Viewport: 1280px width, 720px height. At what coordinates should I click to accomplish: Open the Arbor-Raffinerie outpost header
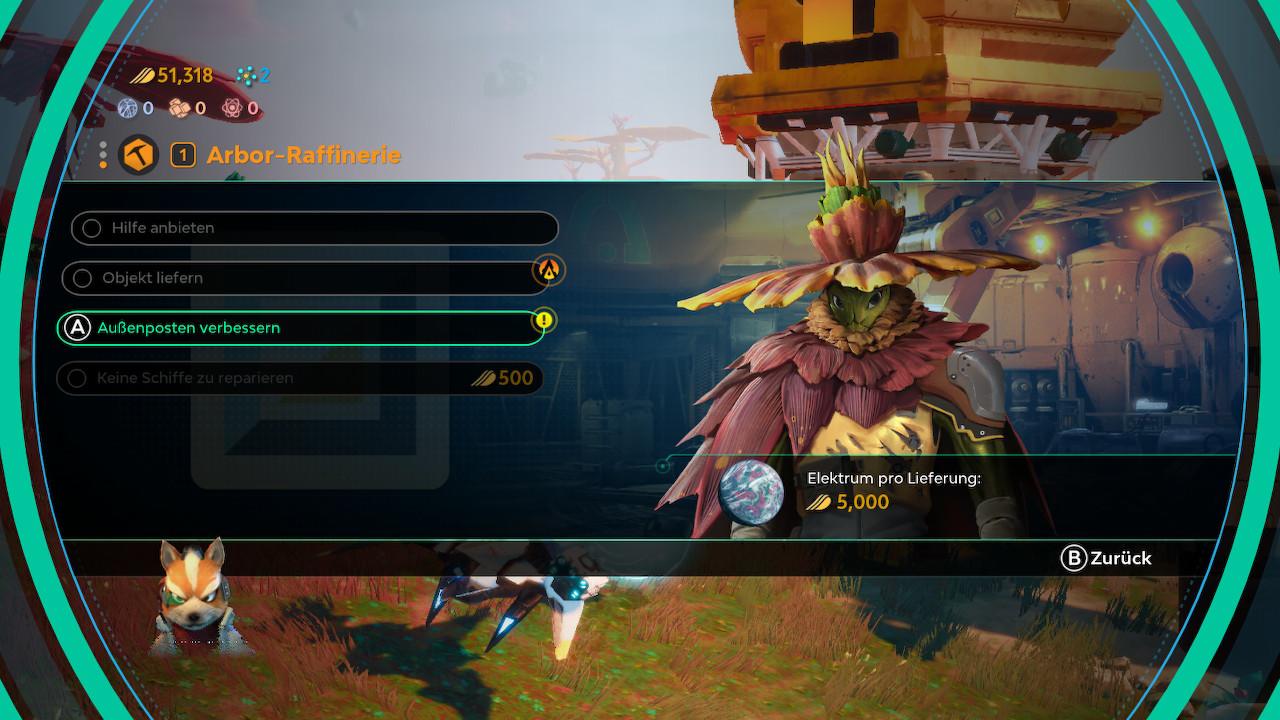pos(302,155)
